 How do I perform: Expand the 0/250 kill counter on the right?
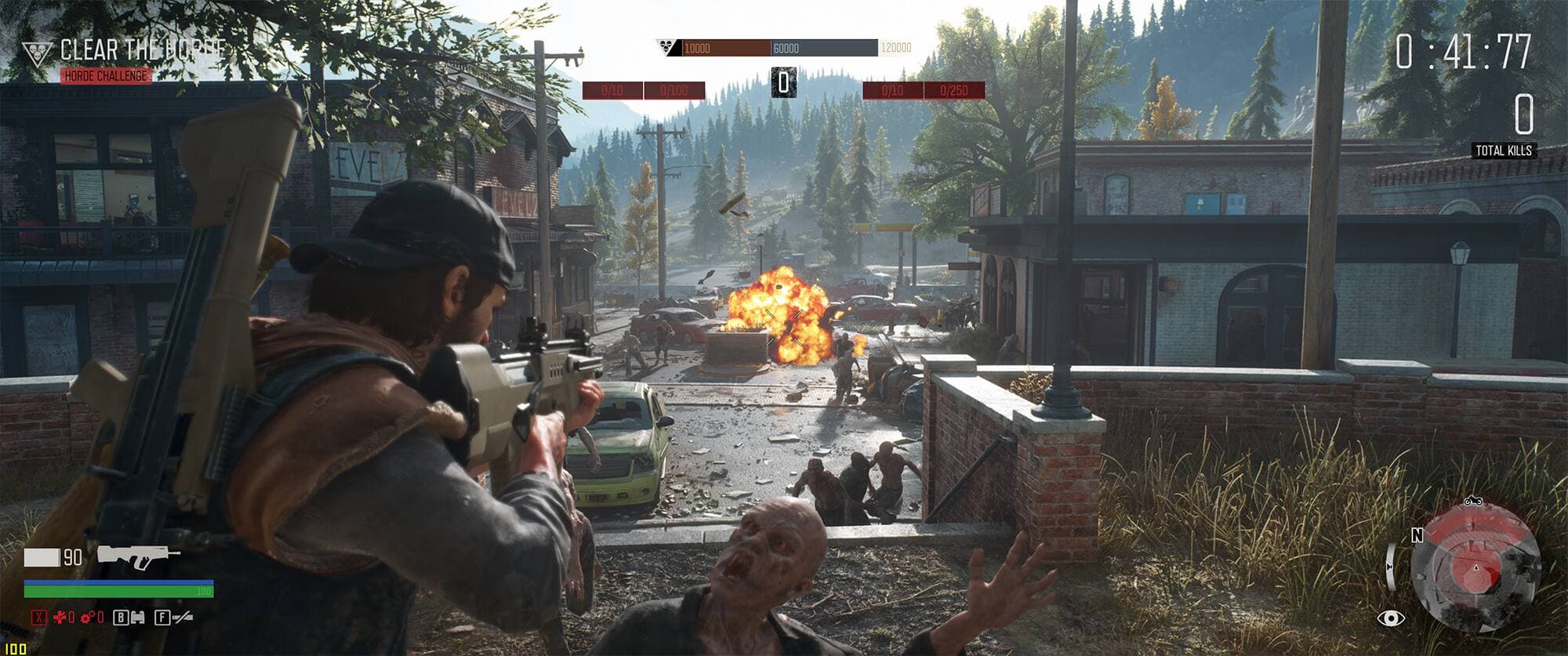tap(961, 90)
